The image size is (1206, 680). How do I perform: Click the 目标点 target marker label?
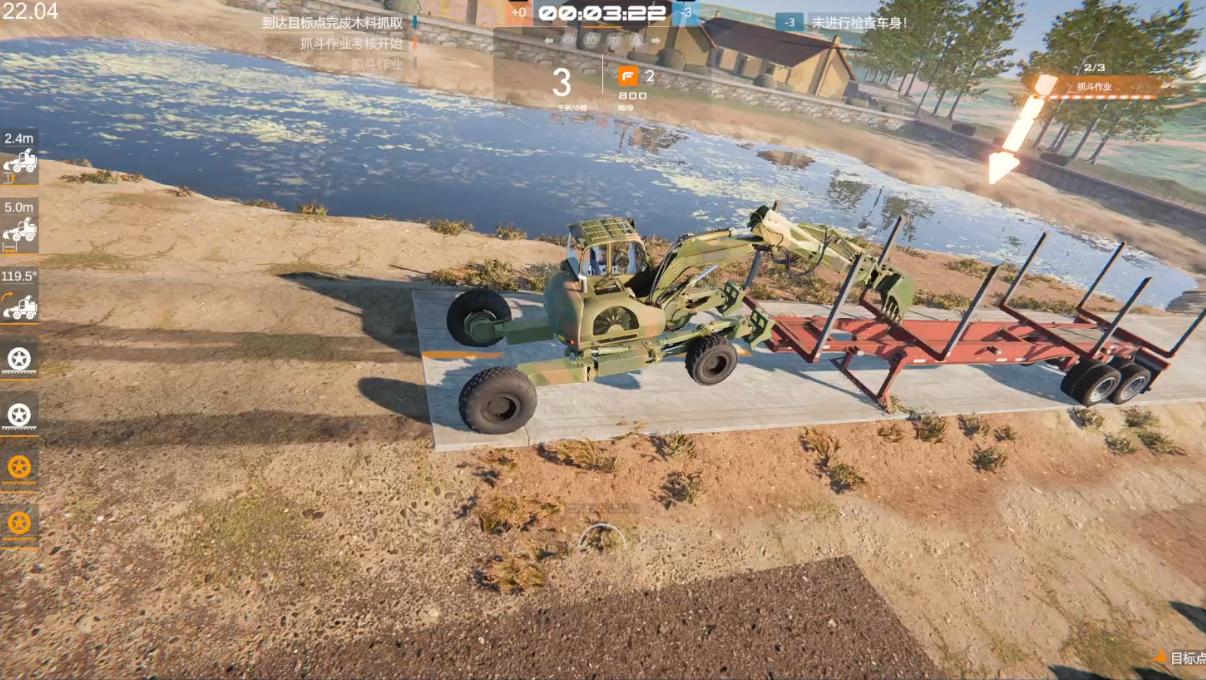pos(1187,658)
